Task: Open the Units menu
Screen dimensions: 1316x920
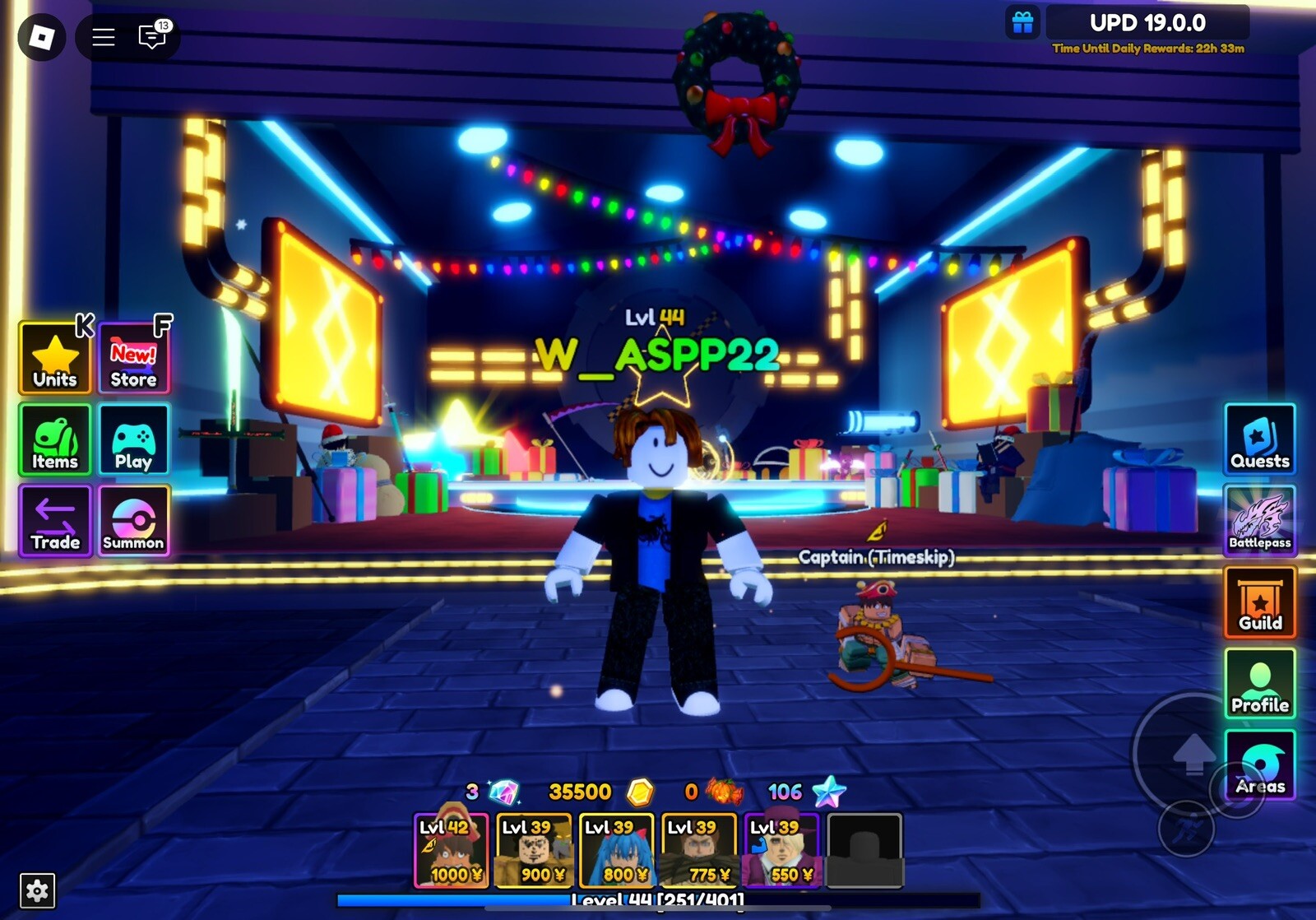Action: pyautogui.click(x=53, y=358)
